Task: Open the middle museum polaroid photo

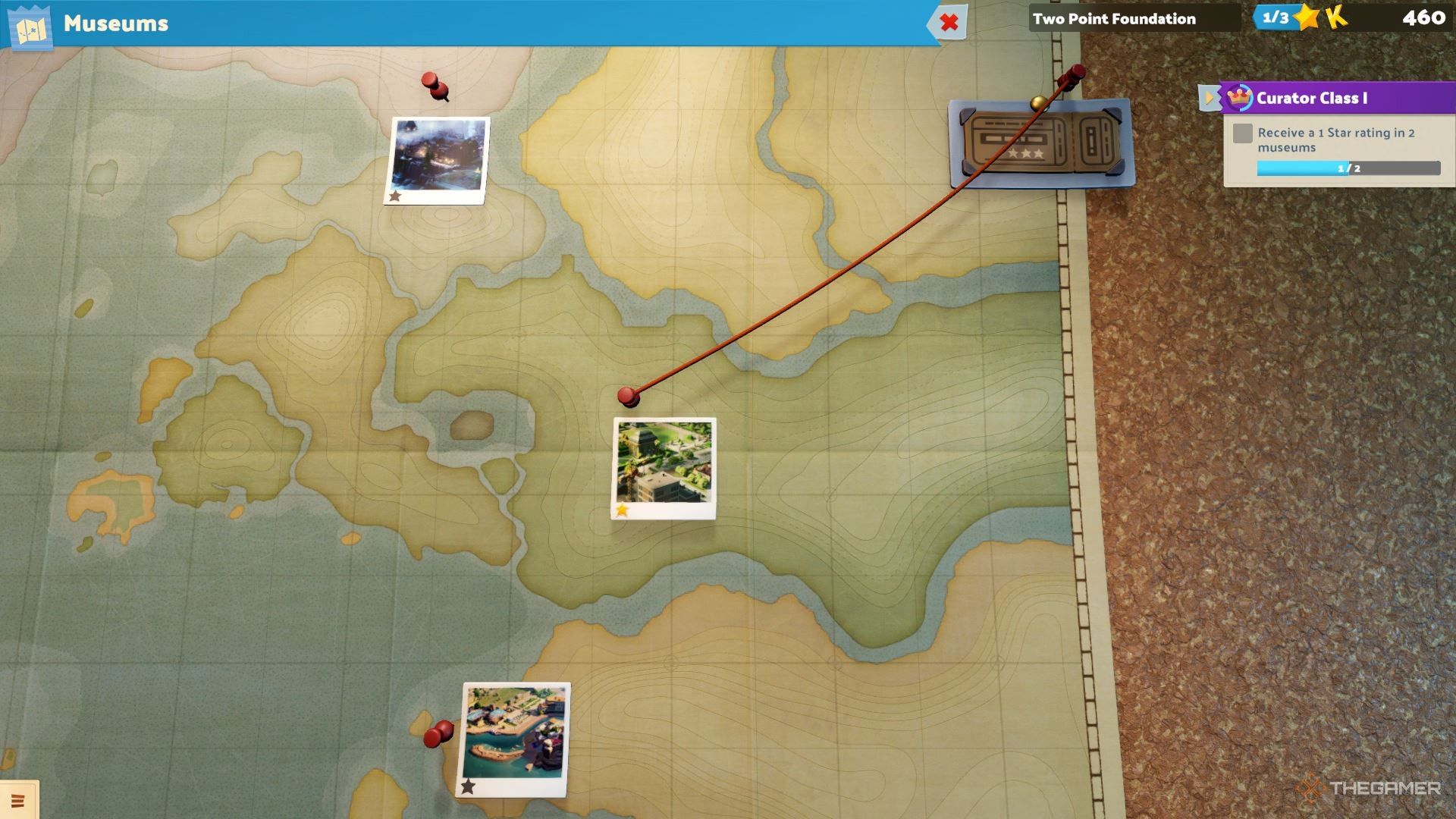Action: (x=664, y=463)
